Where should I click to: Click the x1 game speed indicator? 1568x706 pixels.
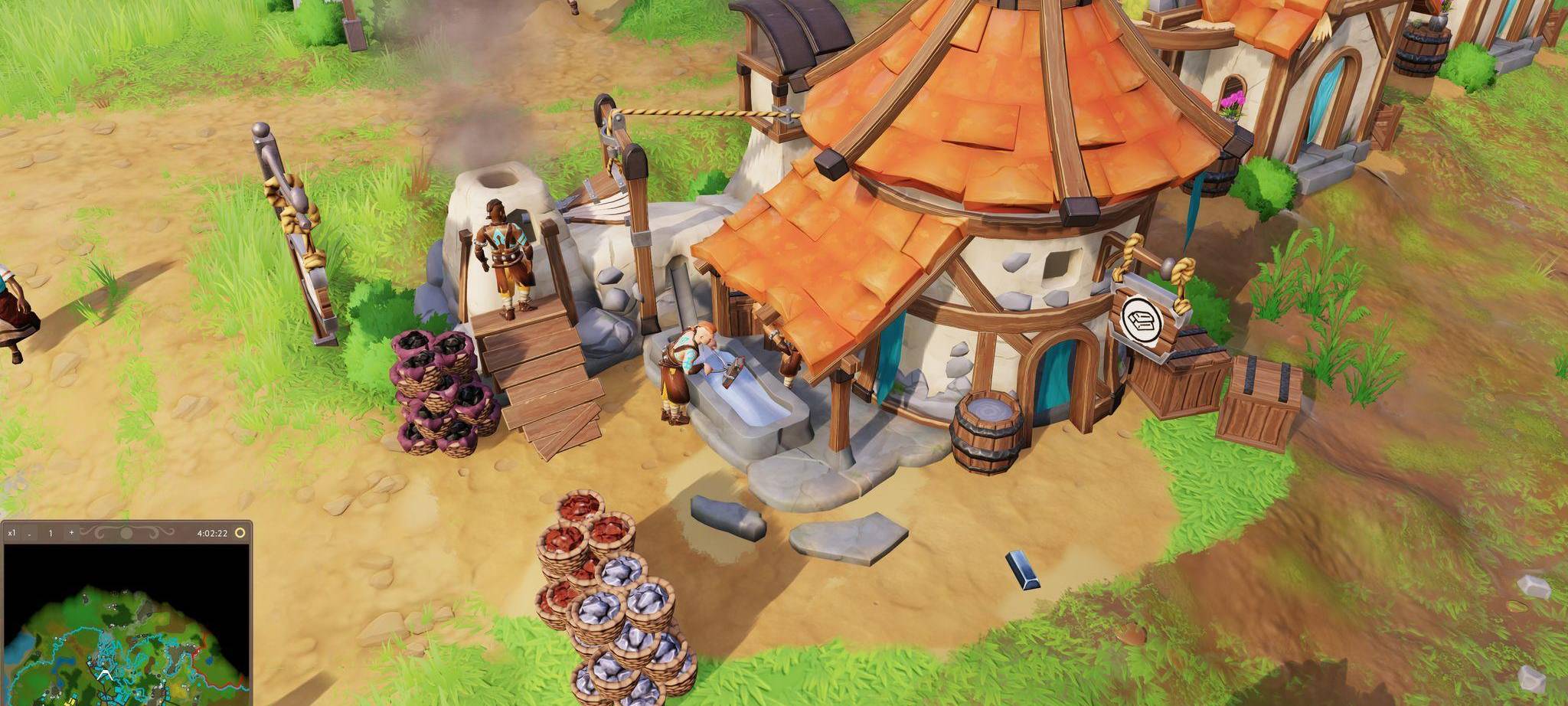(11, 534)
